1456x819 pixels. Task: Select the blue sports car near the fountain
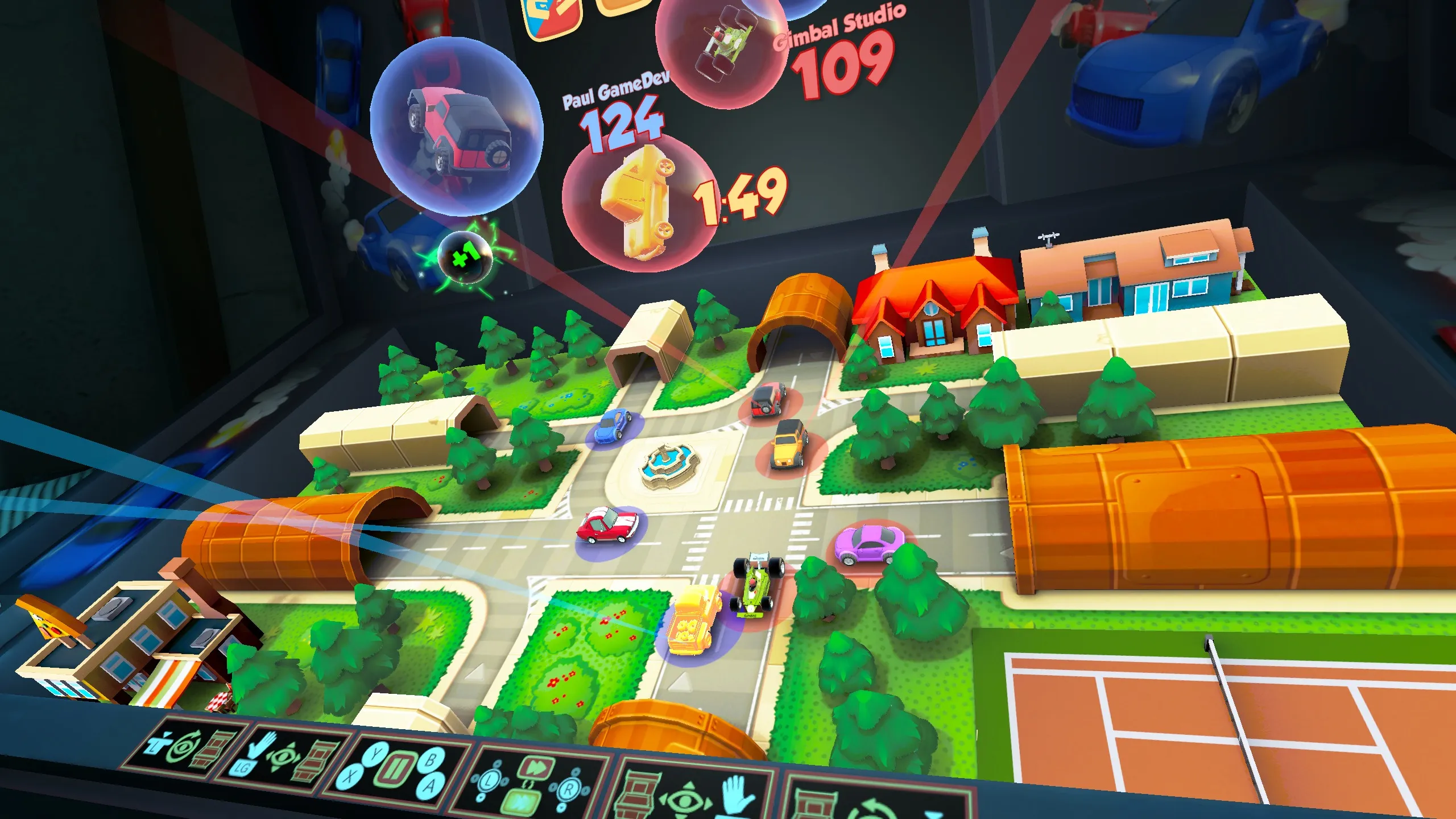pos(612,425)
